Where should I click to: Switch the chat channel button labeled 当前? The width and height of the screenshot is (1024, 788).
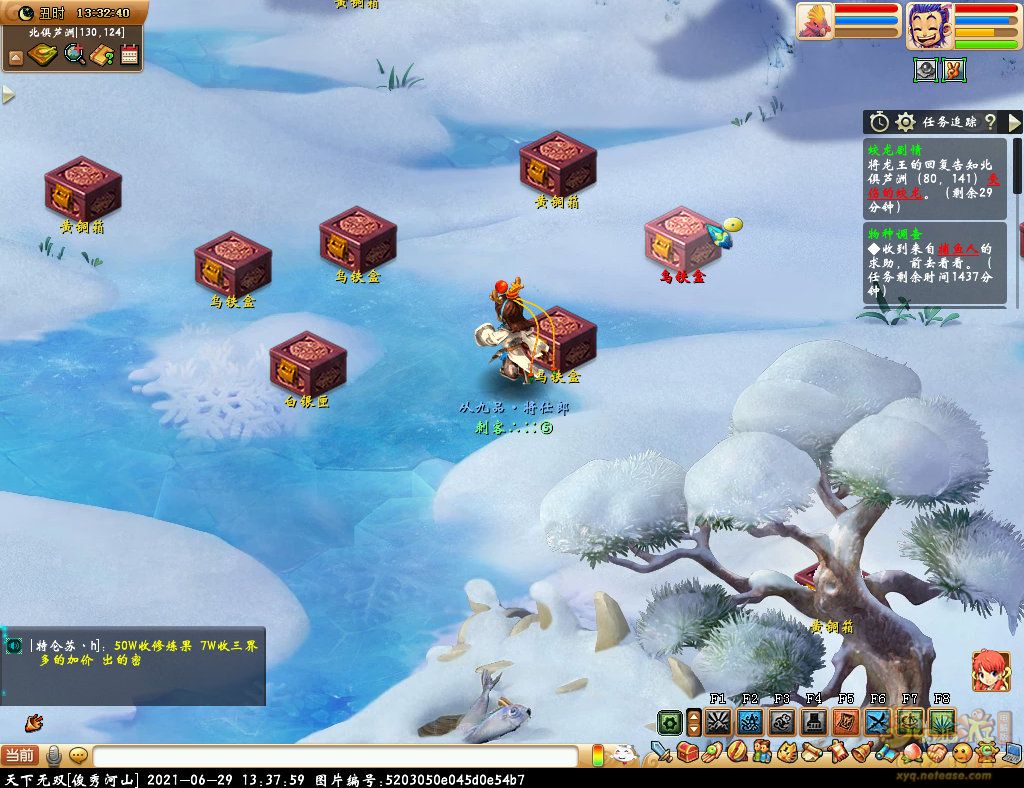click(x=20, y=756)
